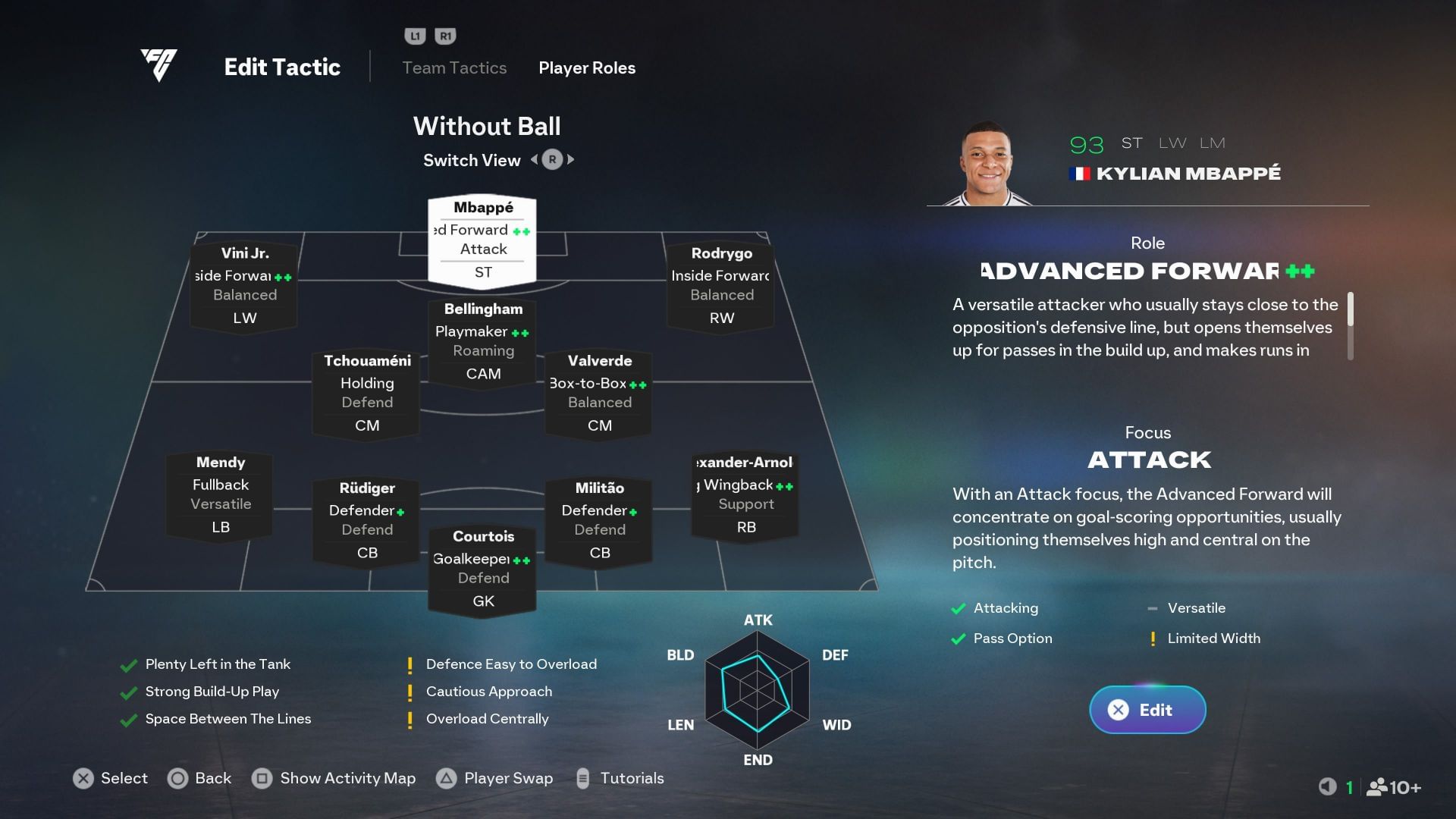Select Tchouaméni's Holding midfielder card

pos(367,393)
